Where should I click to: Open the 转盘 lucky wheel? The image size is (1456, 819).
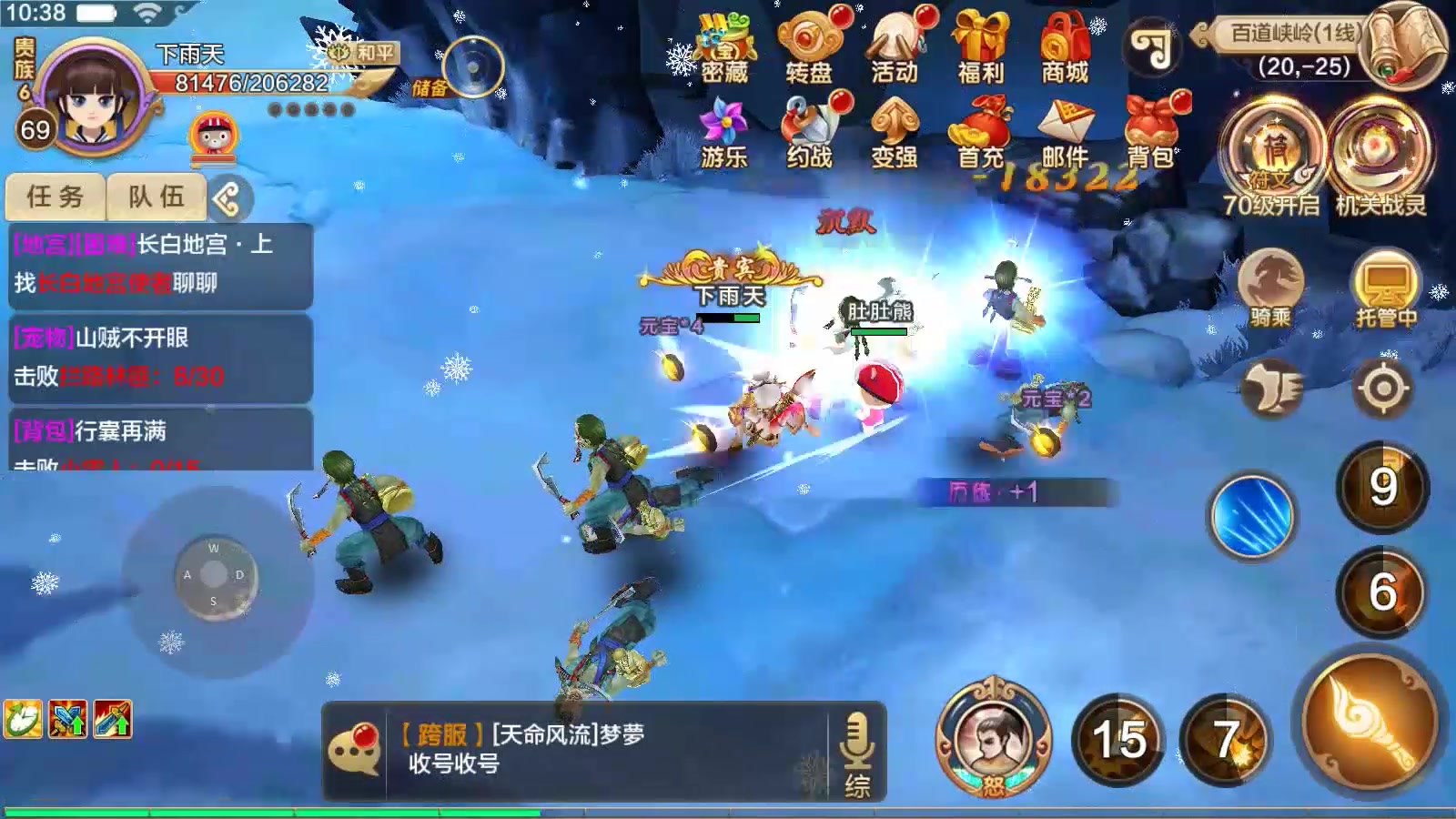tap(810, 45)
